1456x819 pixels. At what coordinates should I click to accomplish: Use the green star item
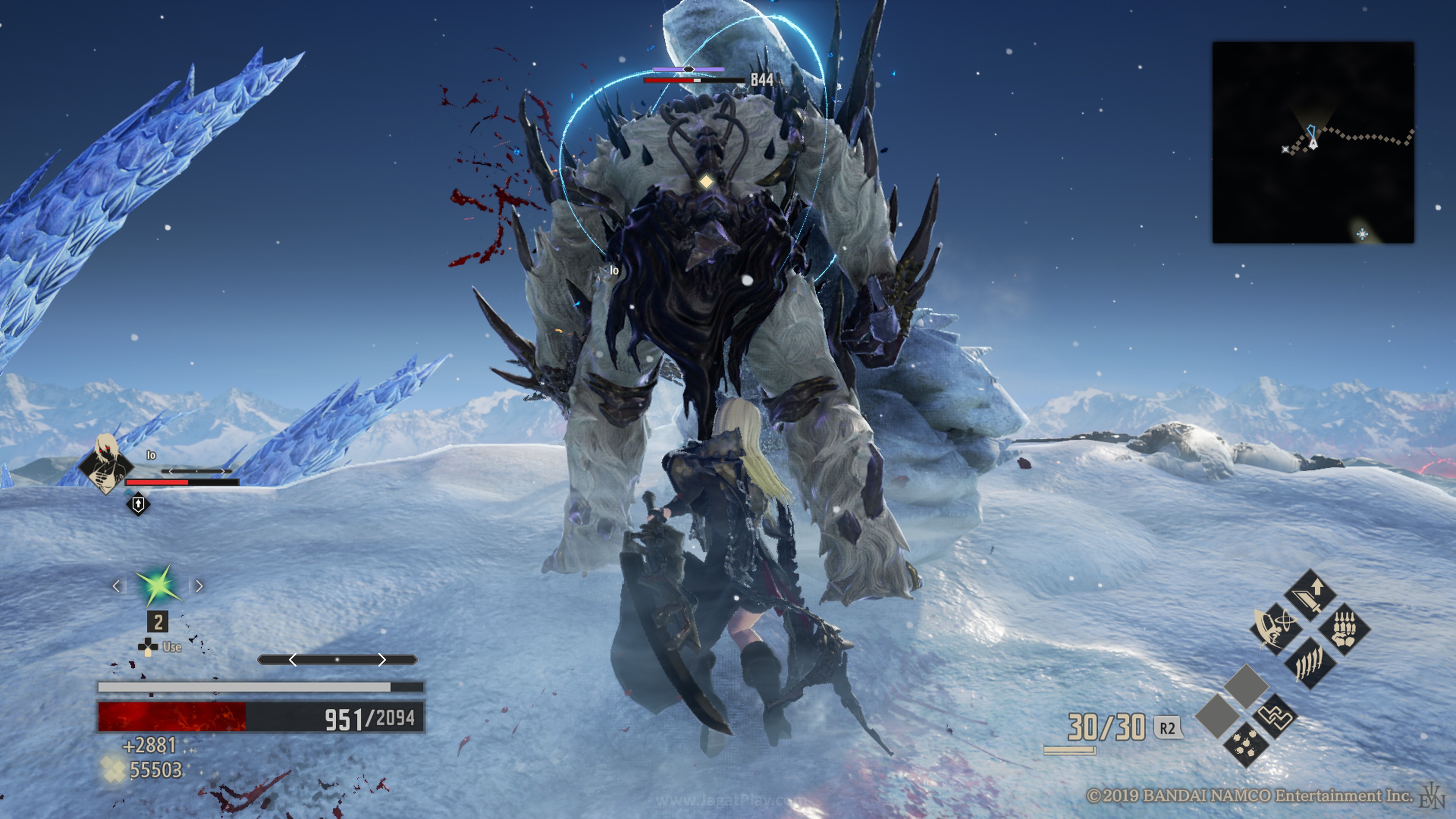point(158,586)
